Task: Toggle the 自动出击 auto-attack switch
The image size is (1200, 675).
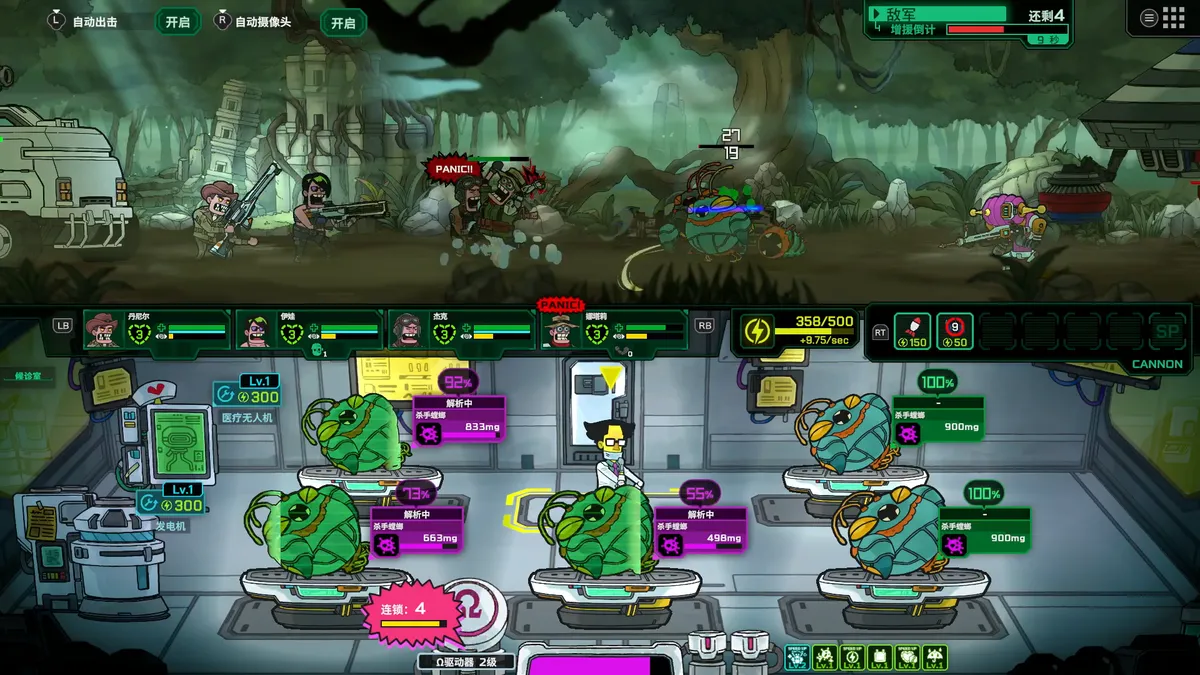Action: pyautogui.click(x=177, y=22)
